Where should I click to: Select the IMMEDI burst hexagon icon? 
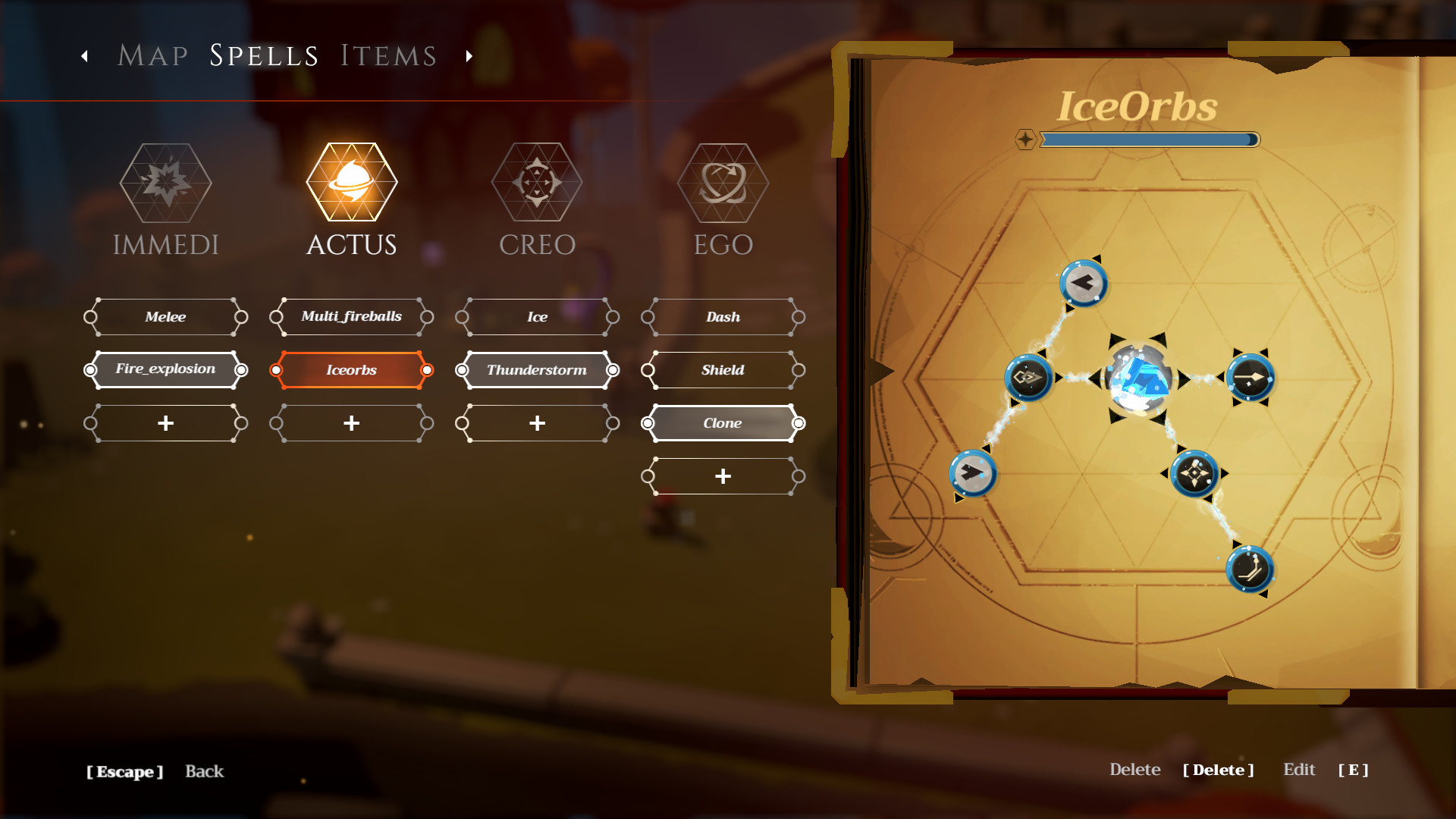(x=165, y=182)
